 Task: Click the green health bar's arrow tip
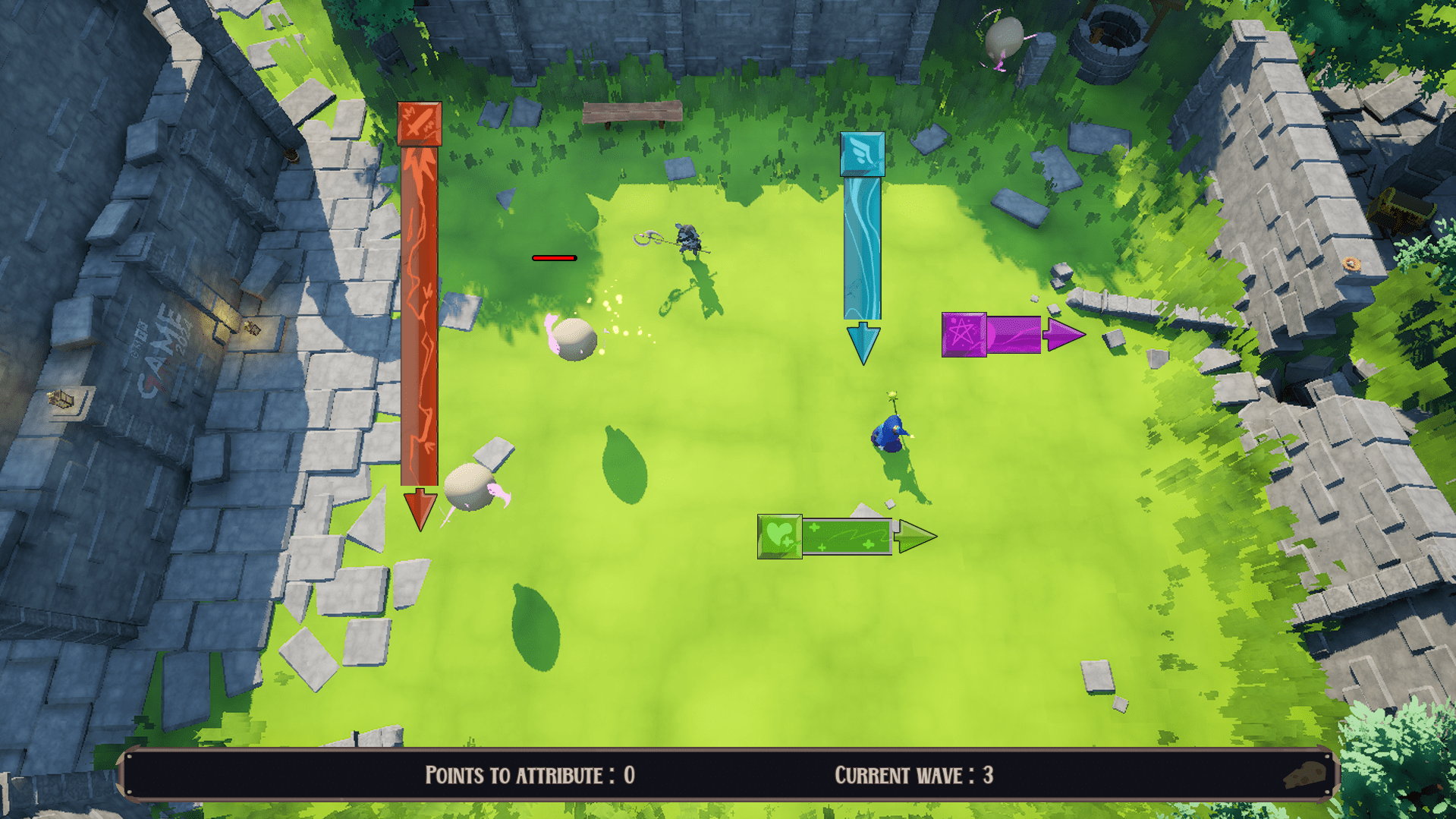tap(915, 537)
